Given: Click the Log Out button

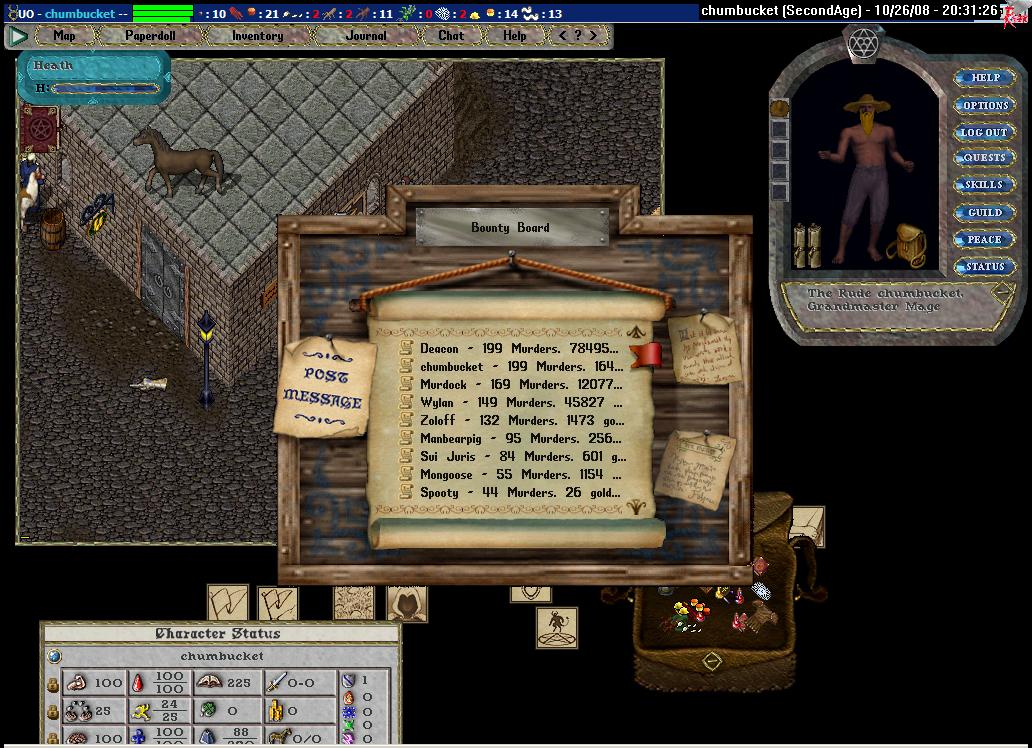Looking at the screenshot, I should pos(985,132).
